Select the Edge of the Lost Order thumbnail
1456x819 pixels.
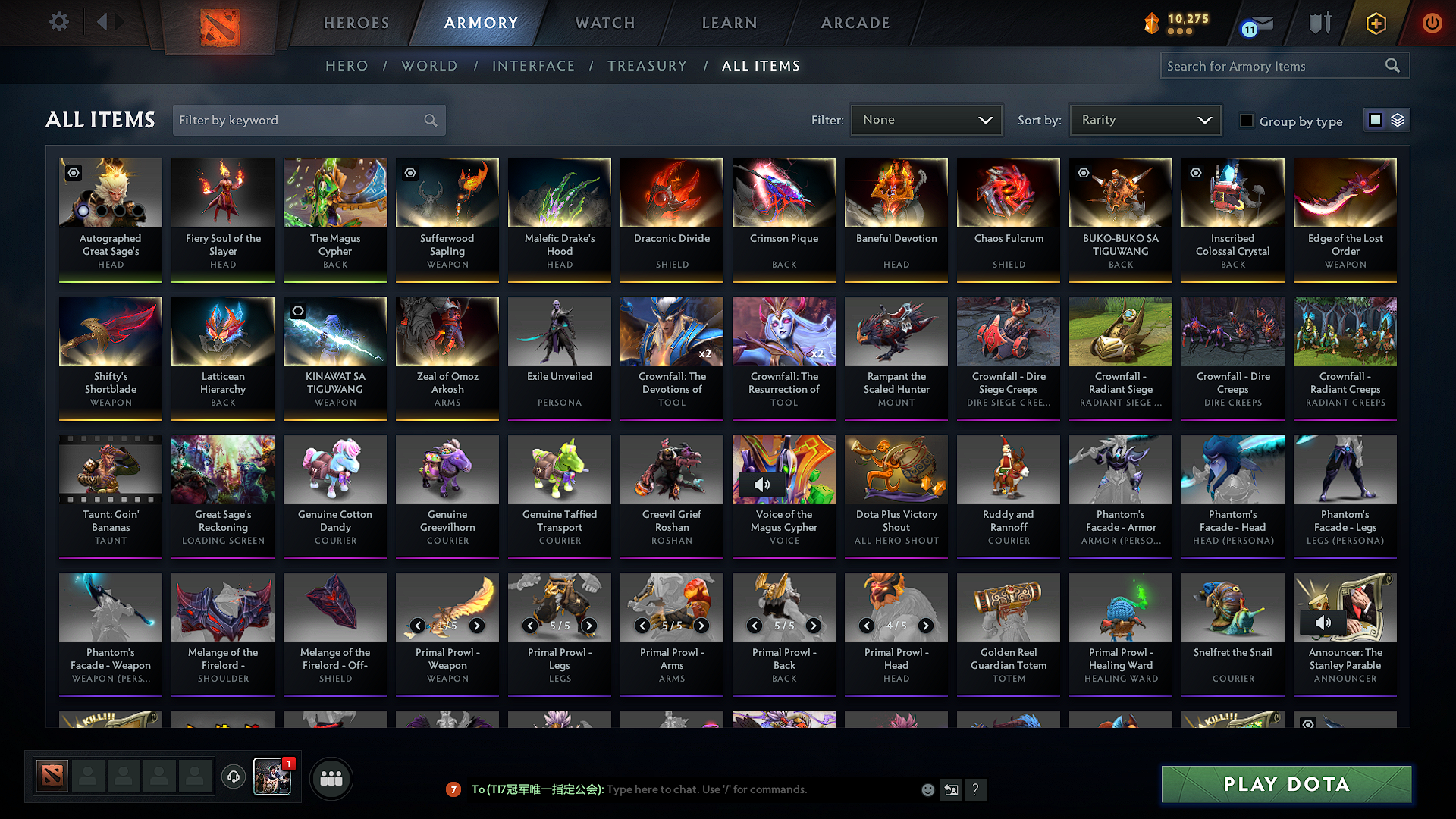click(1345, 193)
